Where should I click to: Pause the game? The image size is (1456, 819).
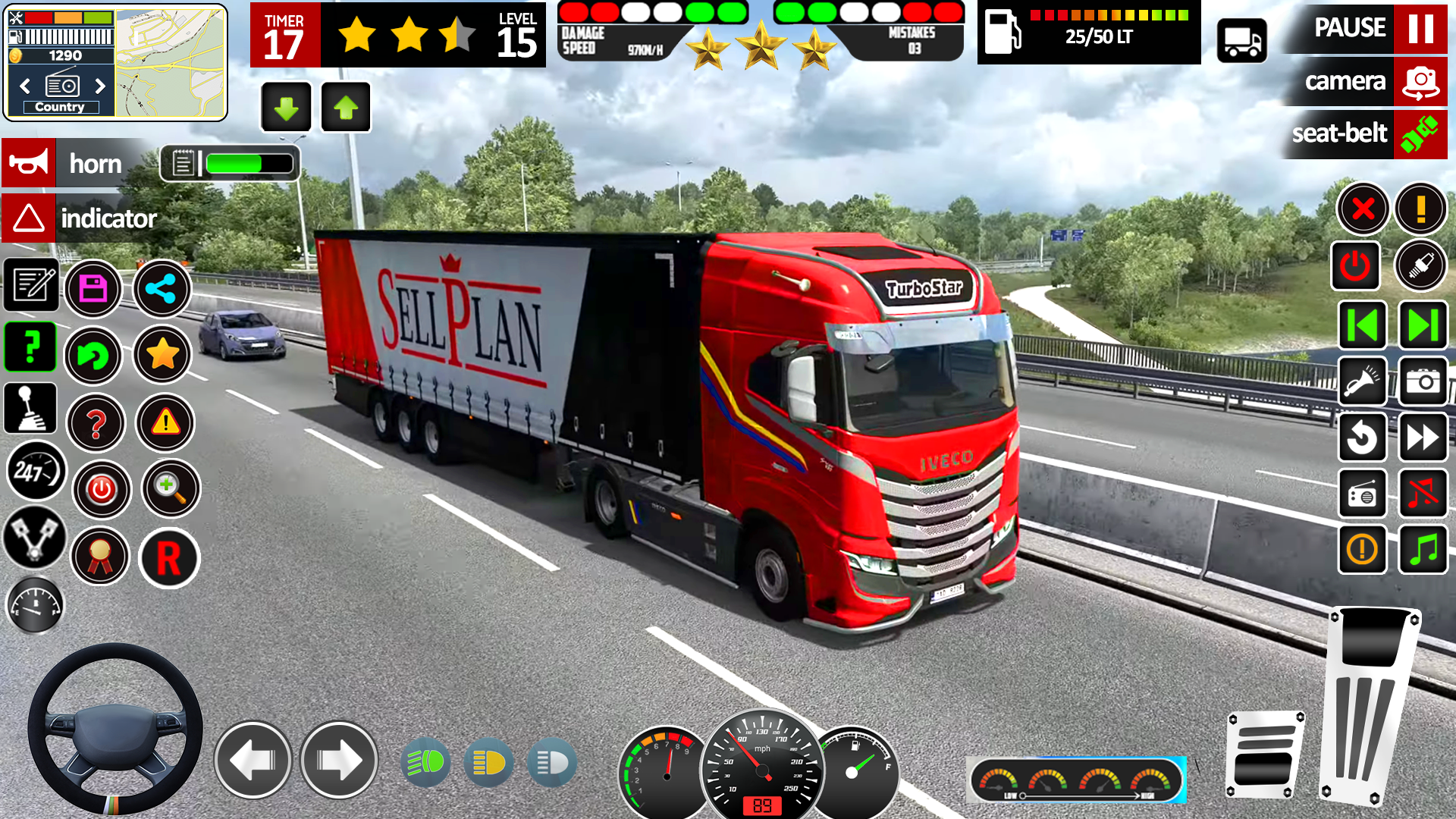pos(1420,28)
